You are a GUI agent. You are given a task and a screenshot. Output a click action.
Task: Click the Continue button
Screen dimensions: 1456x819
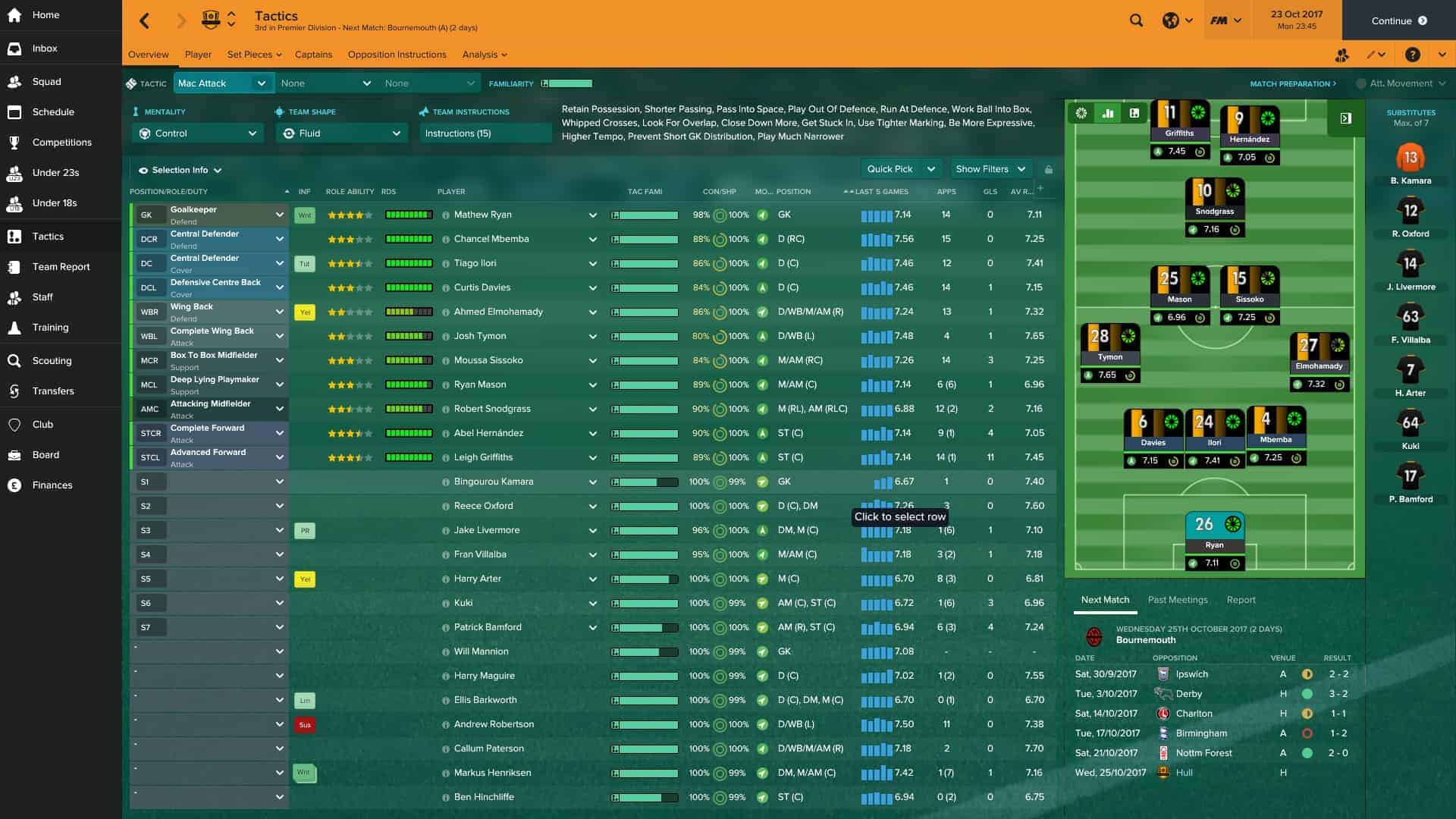(1398, 20)
